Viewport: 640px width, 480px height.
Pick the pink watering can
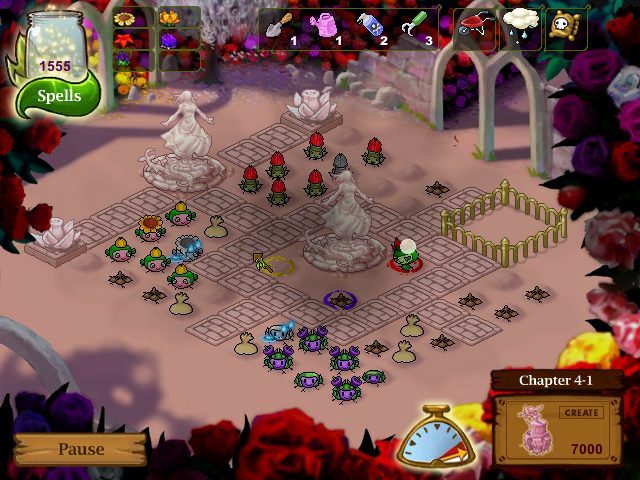click(x=326, y=29)
